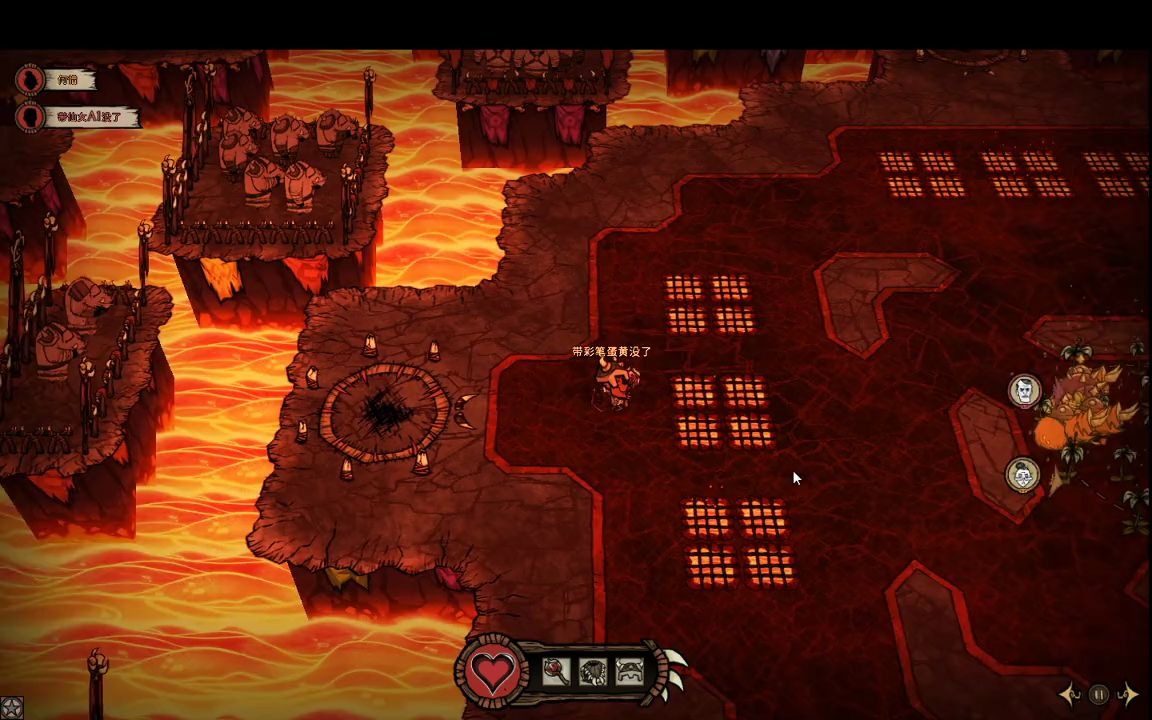
Task: Click the second teammate badge in the party list
Action: point(31,116)
